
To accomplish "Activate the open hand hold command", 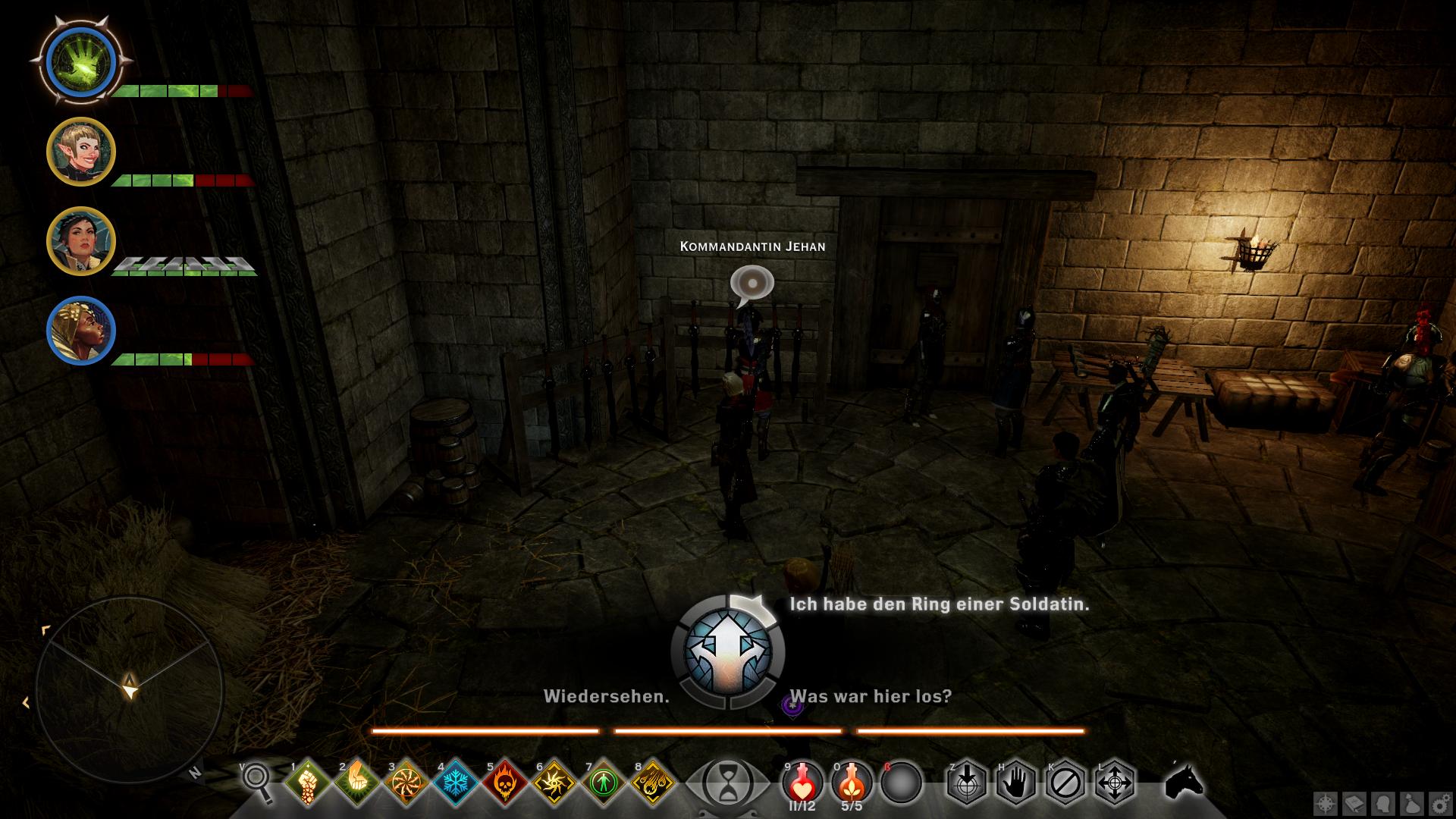I will [x=1015, y=781].
